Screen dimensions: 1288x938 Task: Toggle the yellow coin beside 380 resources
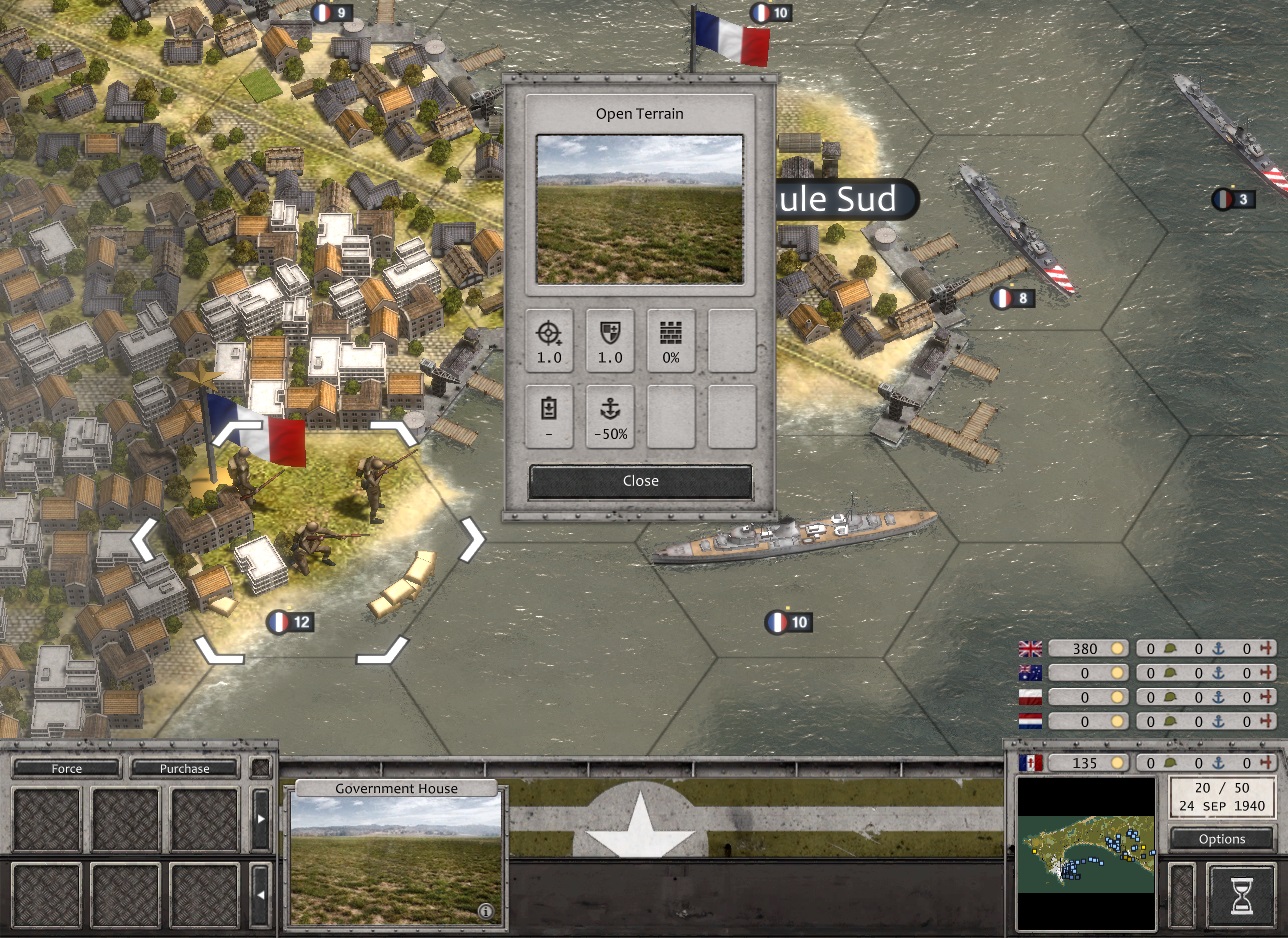pyautogui.click(x=1118, y=648)
